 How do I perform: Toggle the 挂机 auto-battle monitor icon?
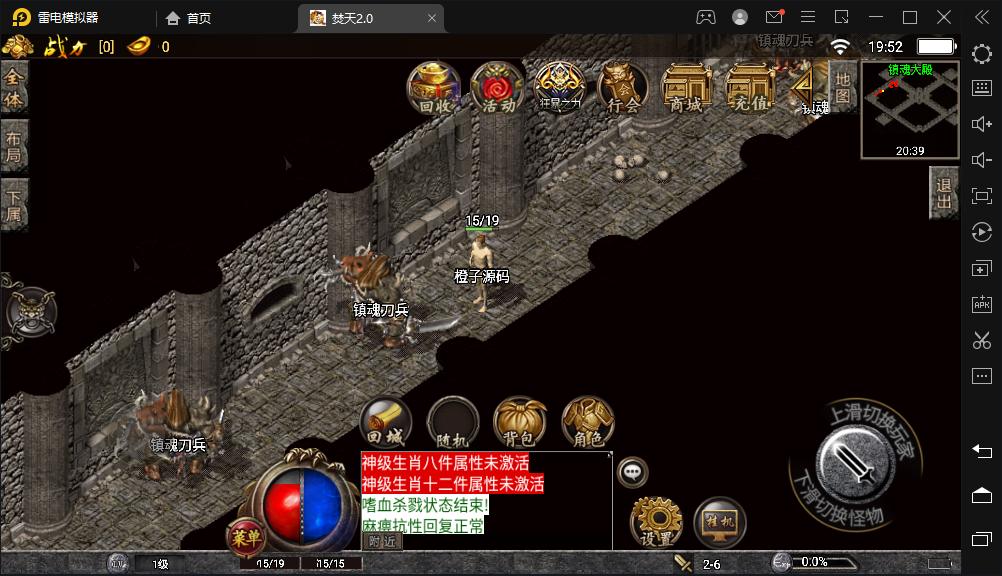pos(720,521)
